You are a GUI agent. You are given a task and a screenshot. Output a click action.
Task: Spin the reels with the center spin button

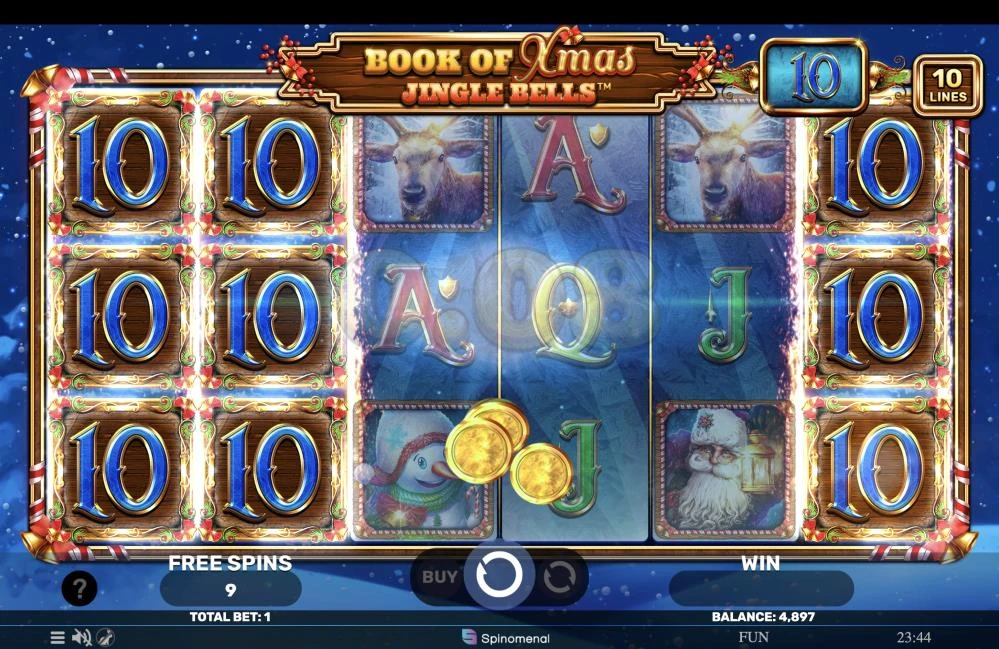click(498, 576)
